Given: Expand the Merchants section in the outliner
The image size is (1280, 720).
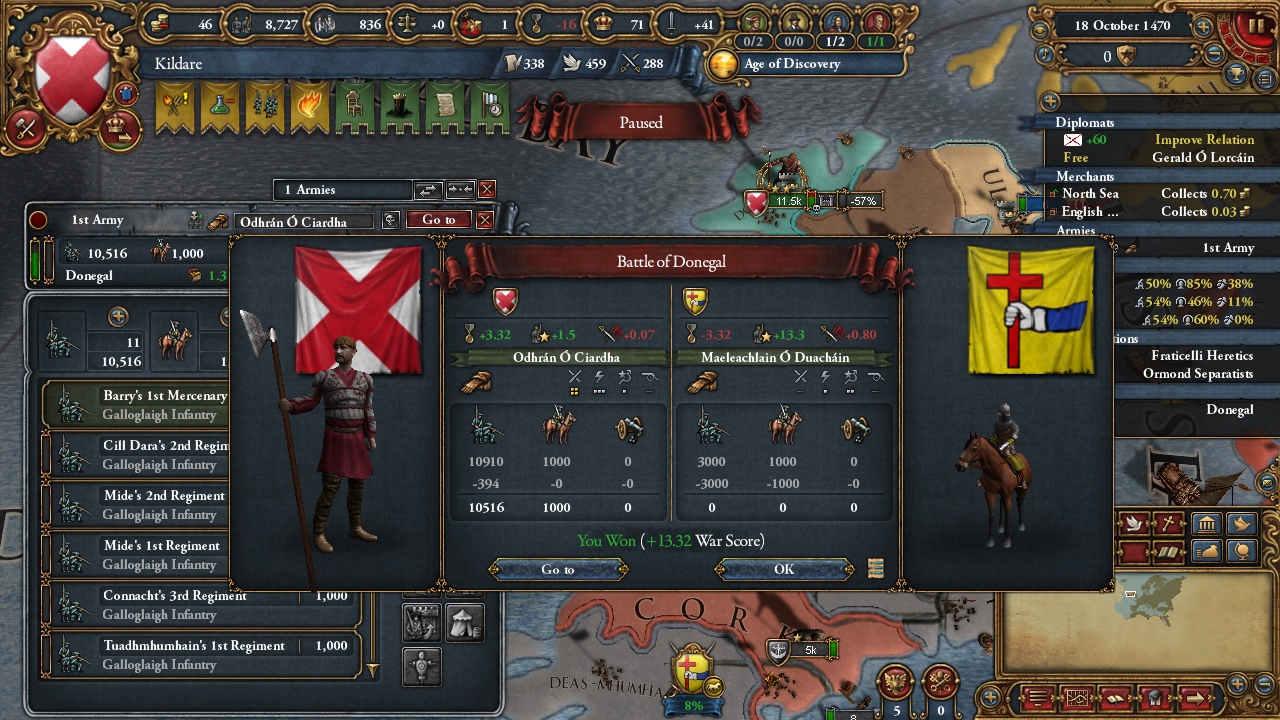Looking at the screenshot, I should click(1087, 176).
